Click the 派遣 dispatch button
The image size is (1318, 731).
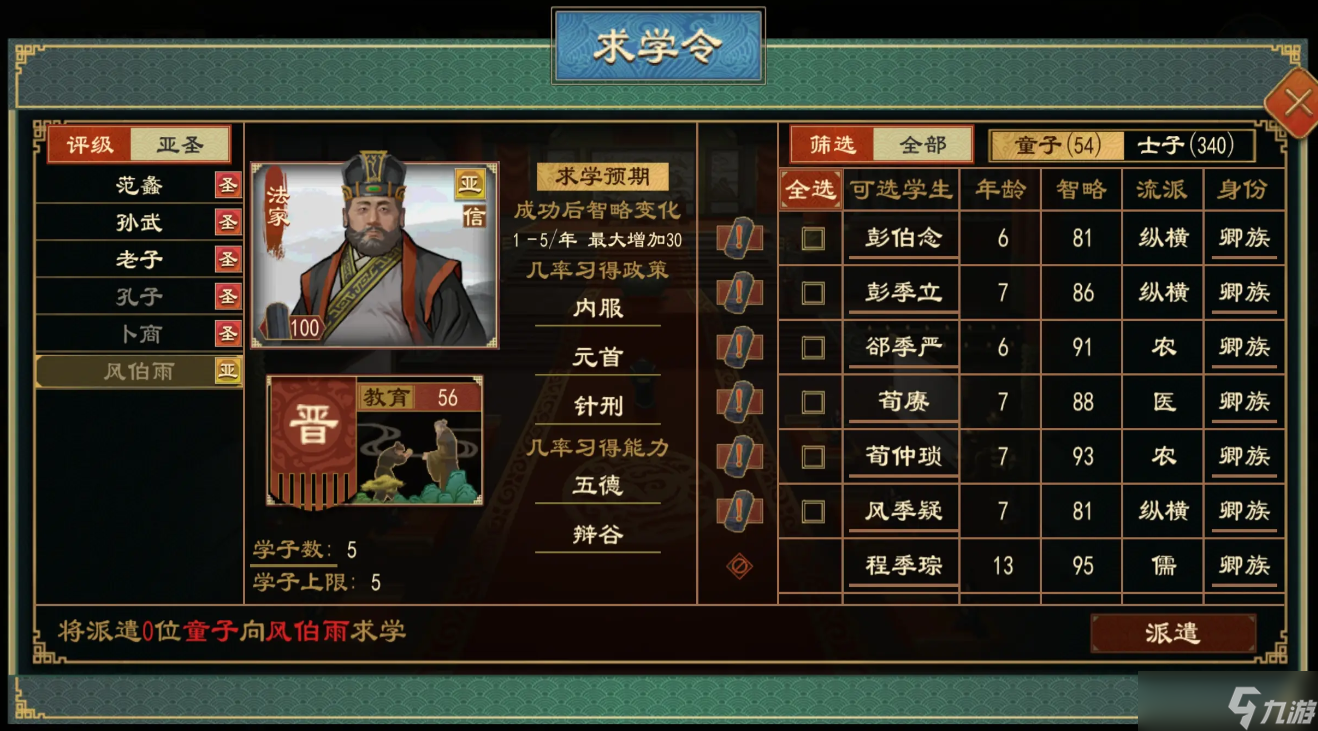pyautogui.click(x=1172, y=633)
